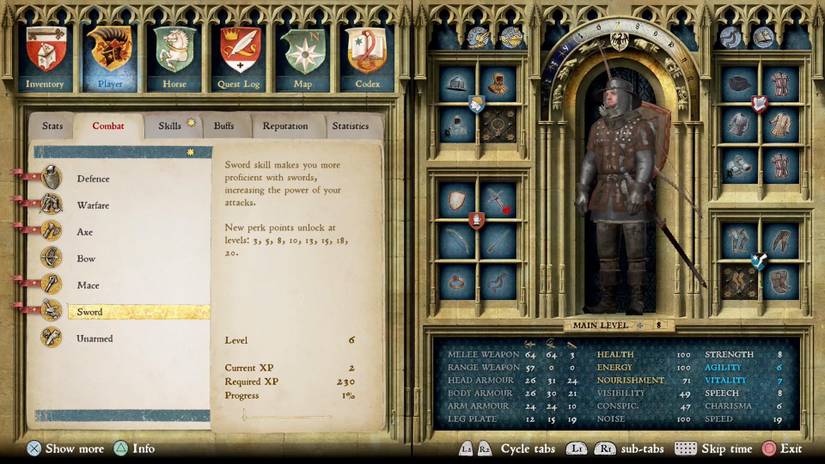
Task: Open the Buffs tab
Action: click(224, 126)
